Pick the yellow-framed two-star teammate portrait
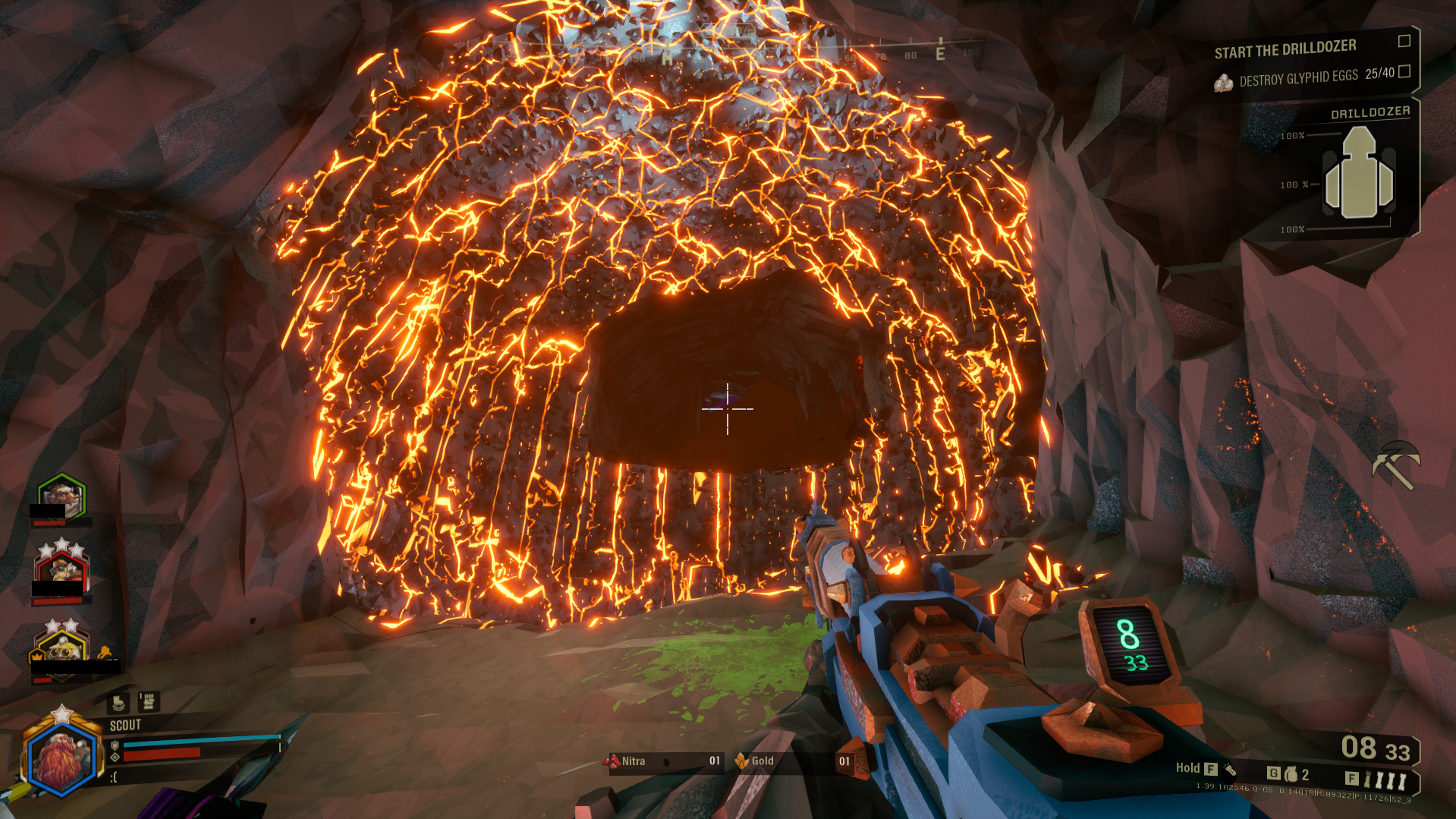Viewport: 1456px width, 819px height. [x=61, y=649]
